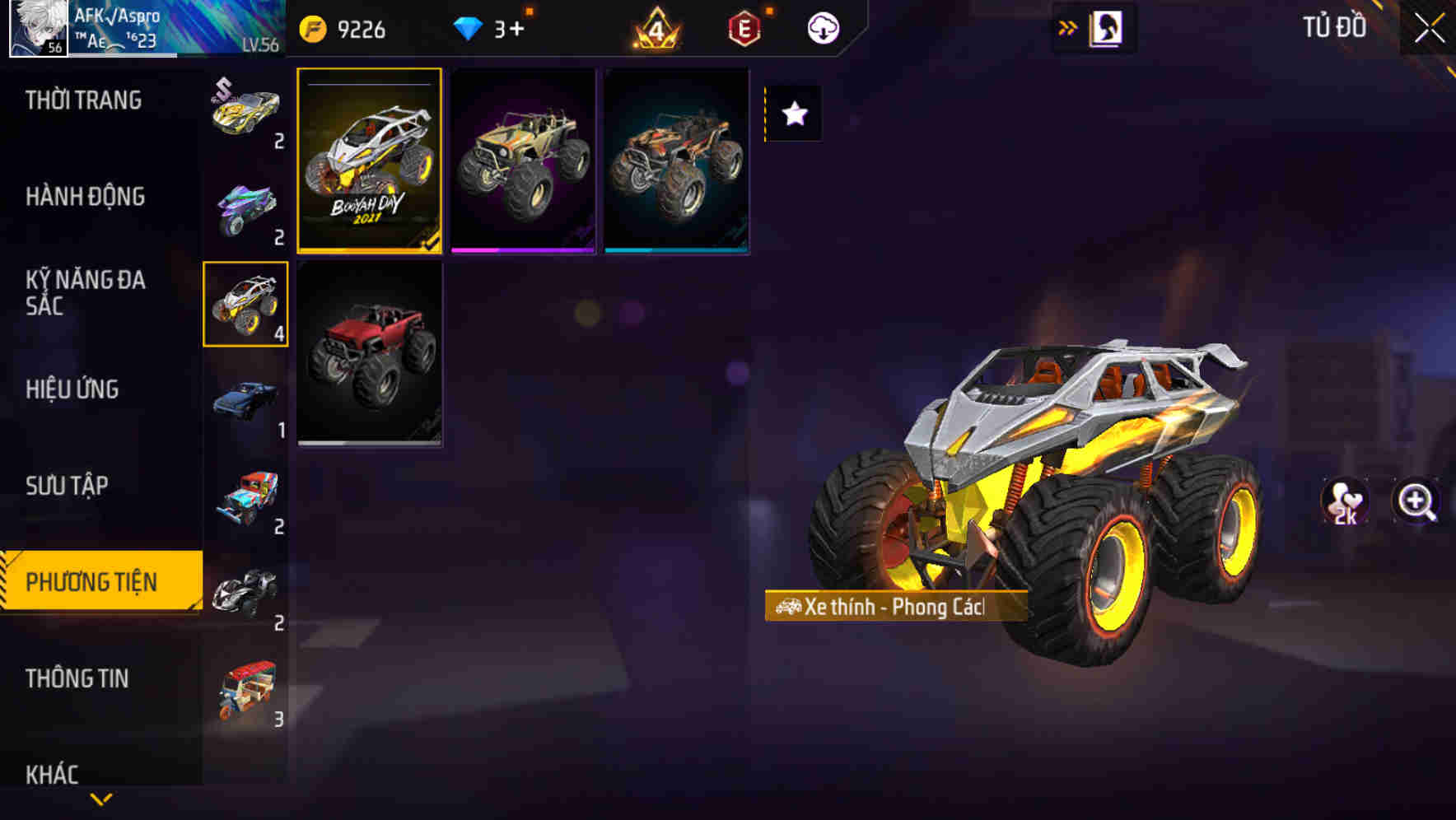
Task: Select the red jeep monster truck skin
Action: (371, 355)
